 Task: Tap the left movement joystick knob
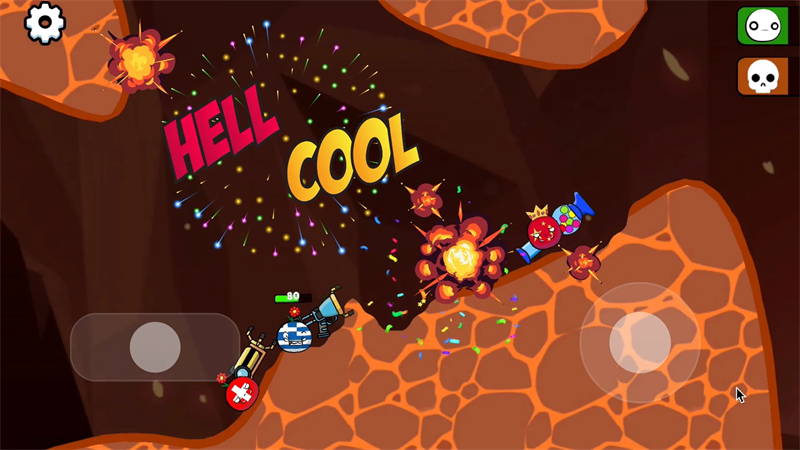[x=155, y=347]
